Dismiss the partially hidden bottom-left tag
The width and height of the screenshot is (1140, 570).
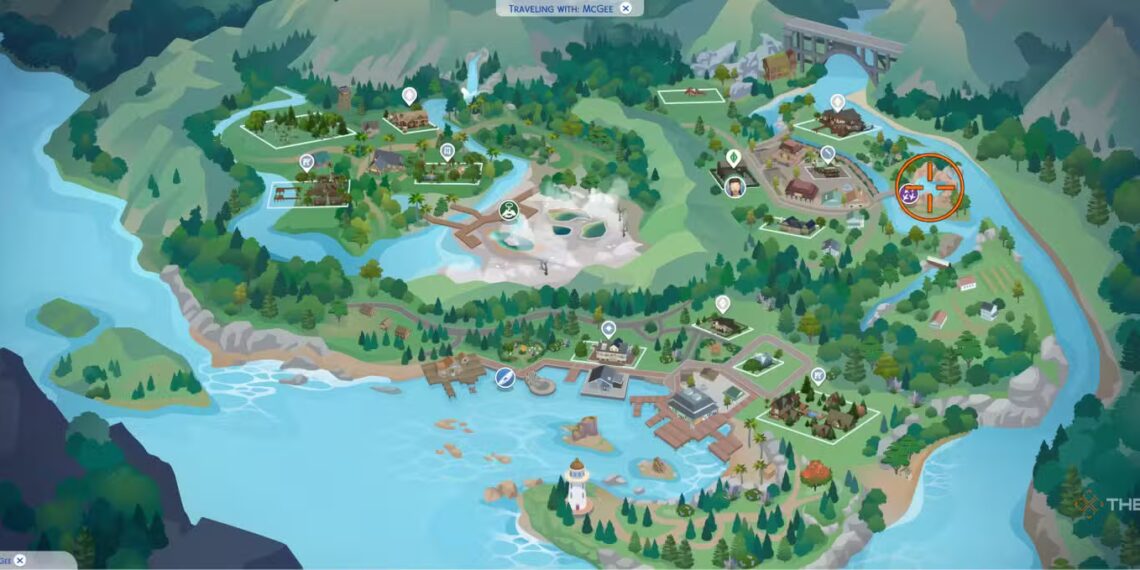19,561
